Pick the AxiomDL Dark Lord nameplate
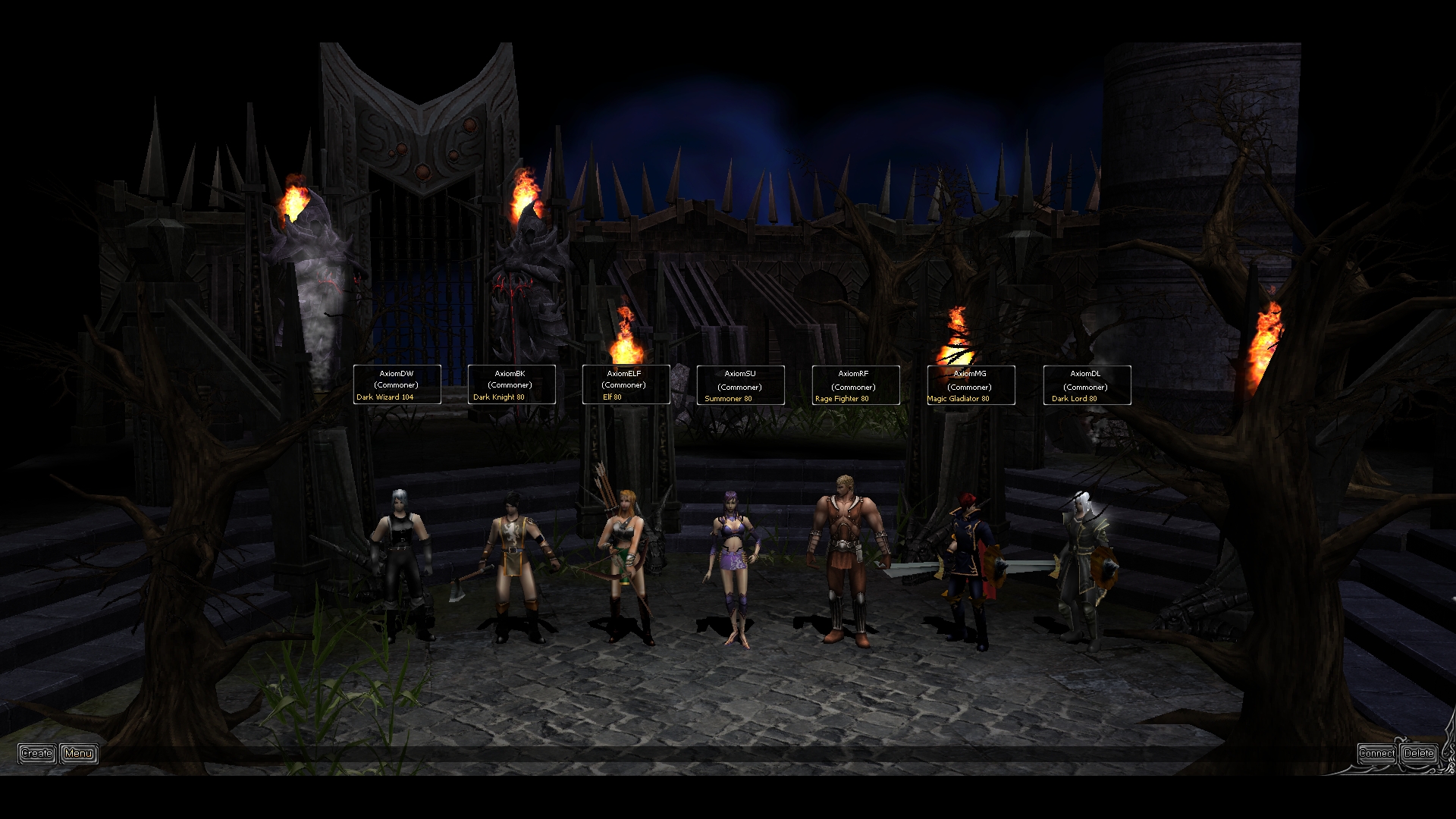This screenshot has height=819, width=1456. click(1087, 385)
